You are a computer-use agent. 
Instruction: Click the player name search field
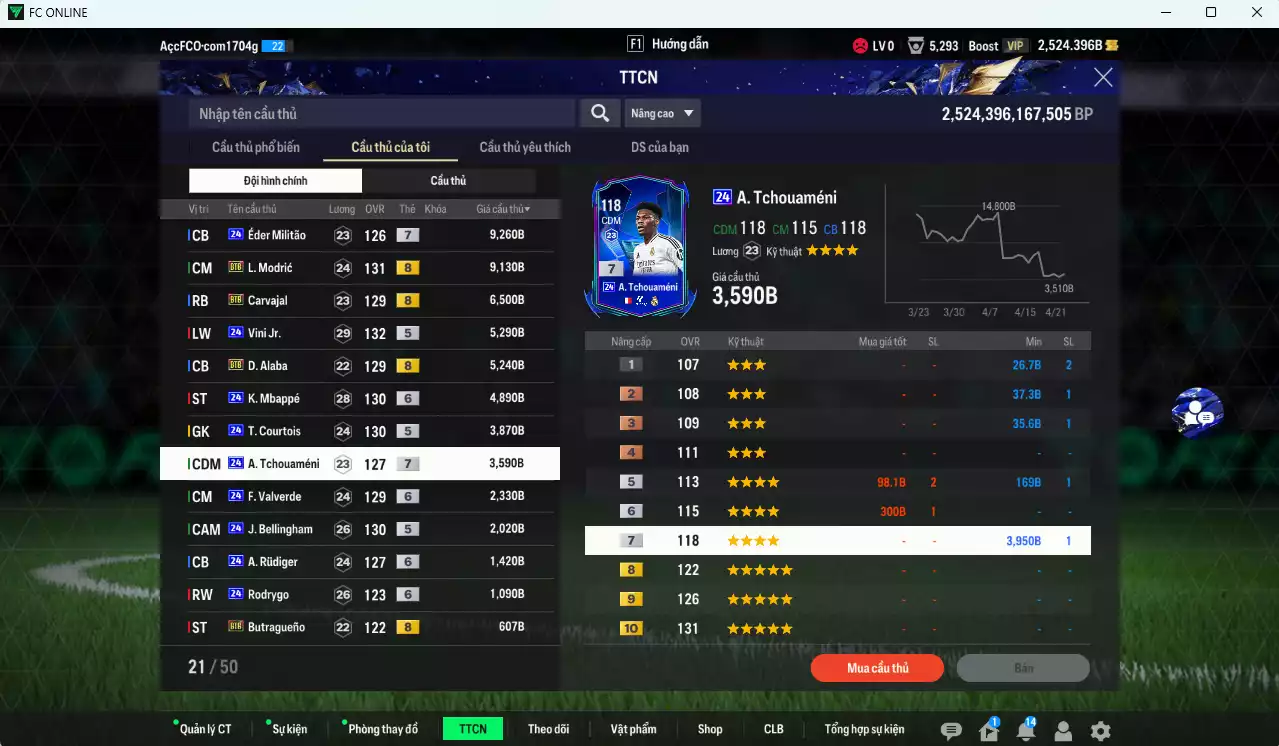382,114
